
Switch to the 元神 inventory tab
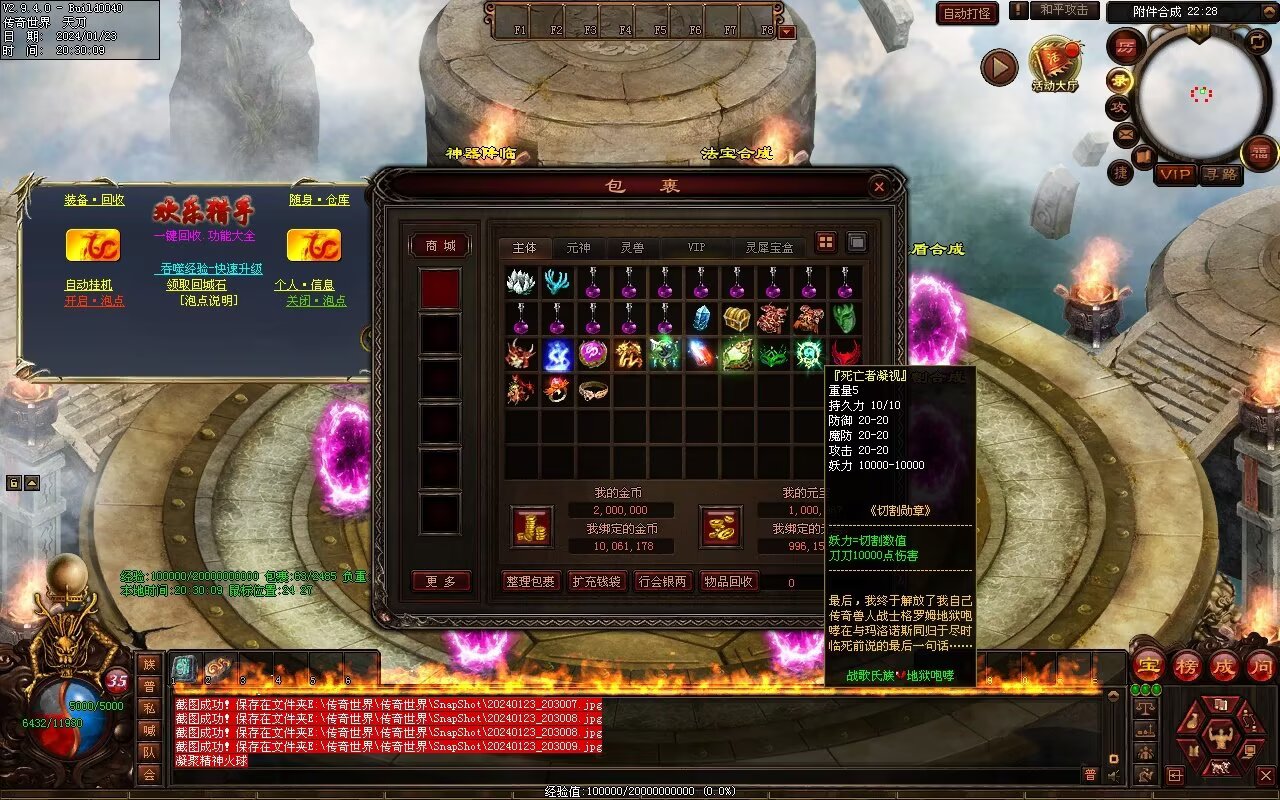tap(578, 247)
